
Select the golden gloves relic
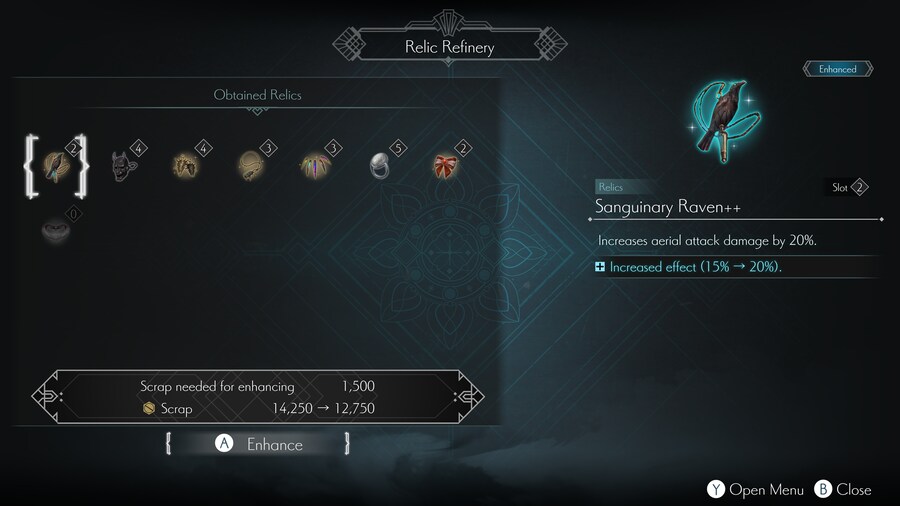[186, 165]
